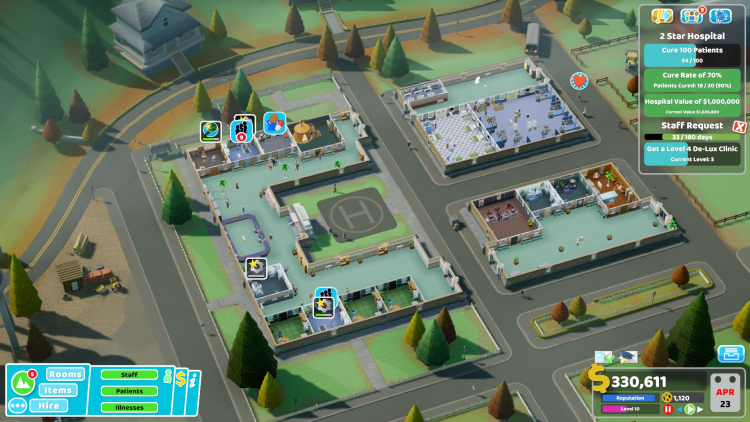This screenshot has height=422, width=750.
Task: Open the blue inbox tray button
Action: [730, 354]
